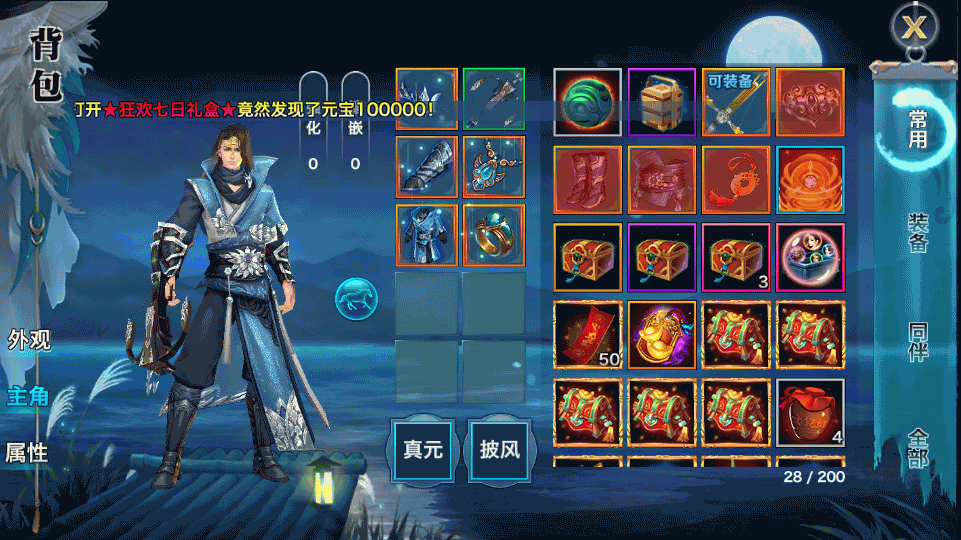Switch to the 常用 tab
This screenshot has height=540, width=961.
(917, 130)
